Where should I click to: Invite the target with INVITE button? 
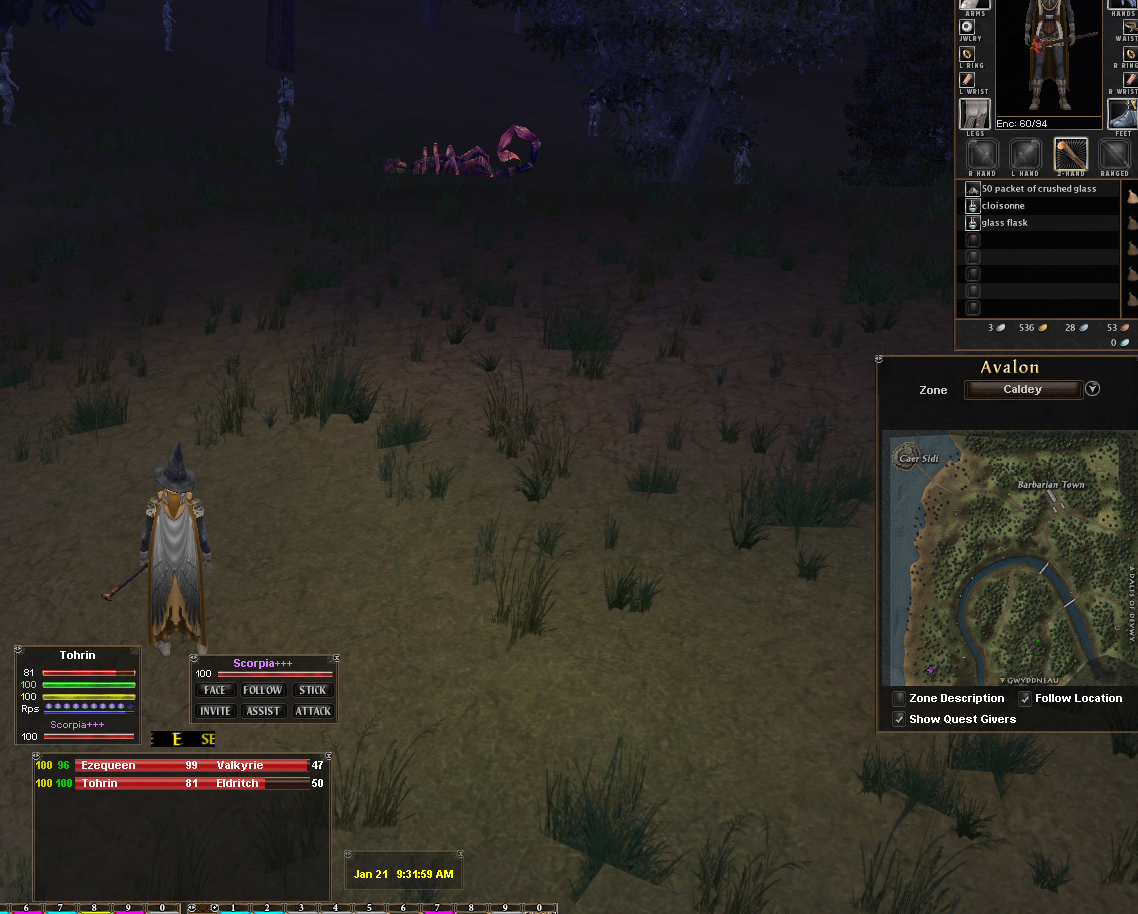pyautogui.click(x=215, y=711)
